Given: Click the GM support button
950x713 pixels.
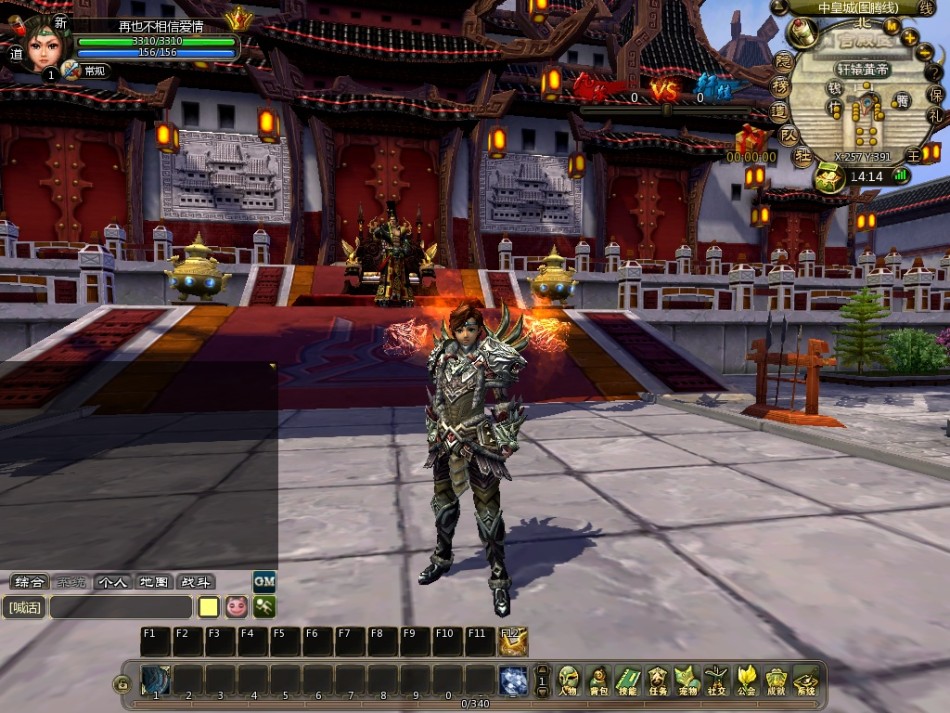Looking at the screenshot, I should 264,581.
